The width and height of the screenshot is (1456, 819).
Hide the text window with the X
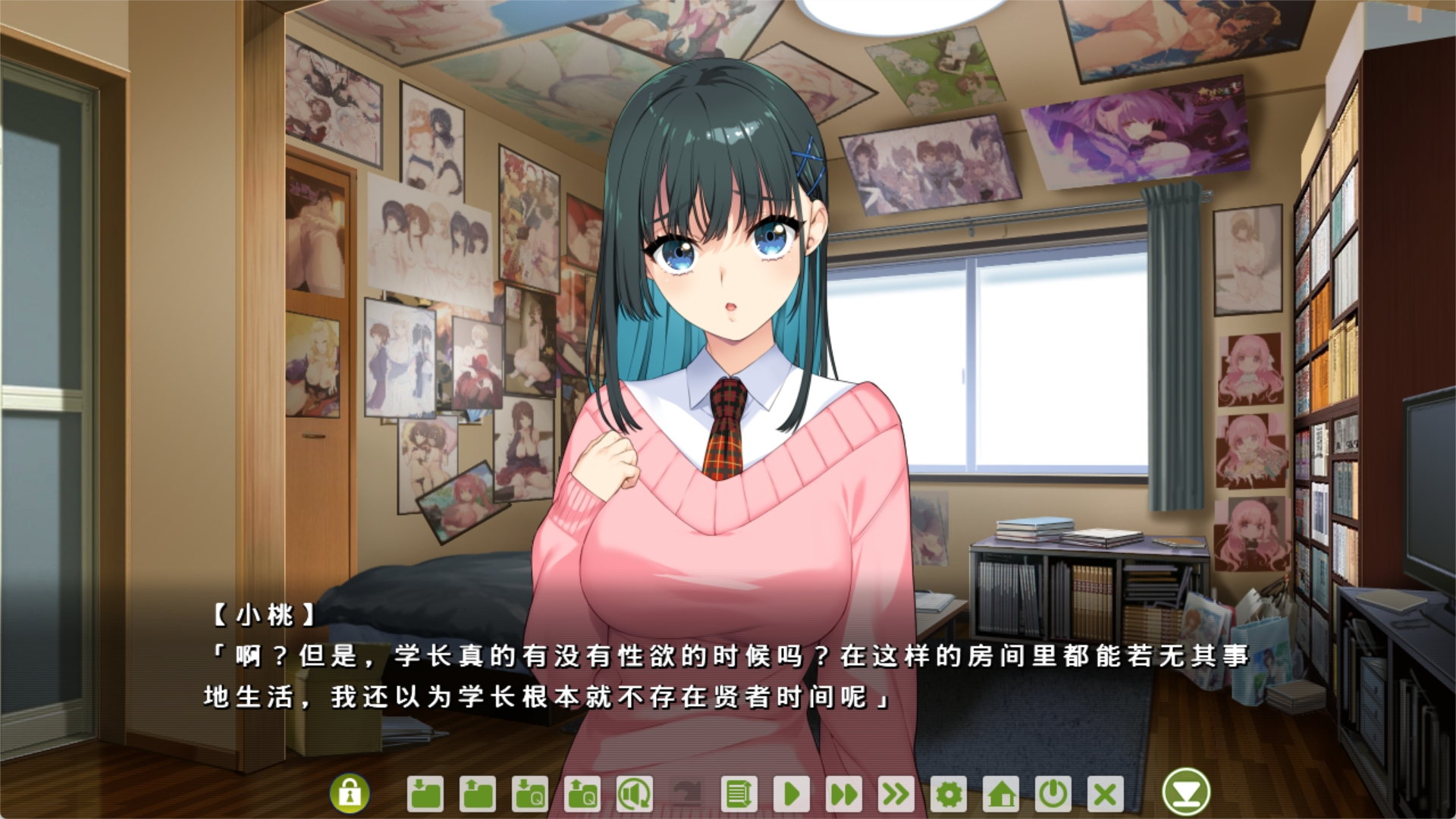[1105, 794]
